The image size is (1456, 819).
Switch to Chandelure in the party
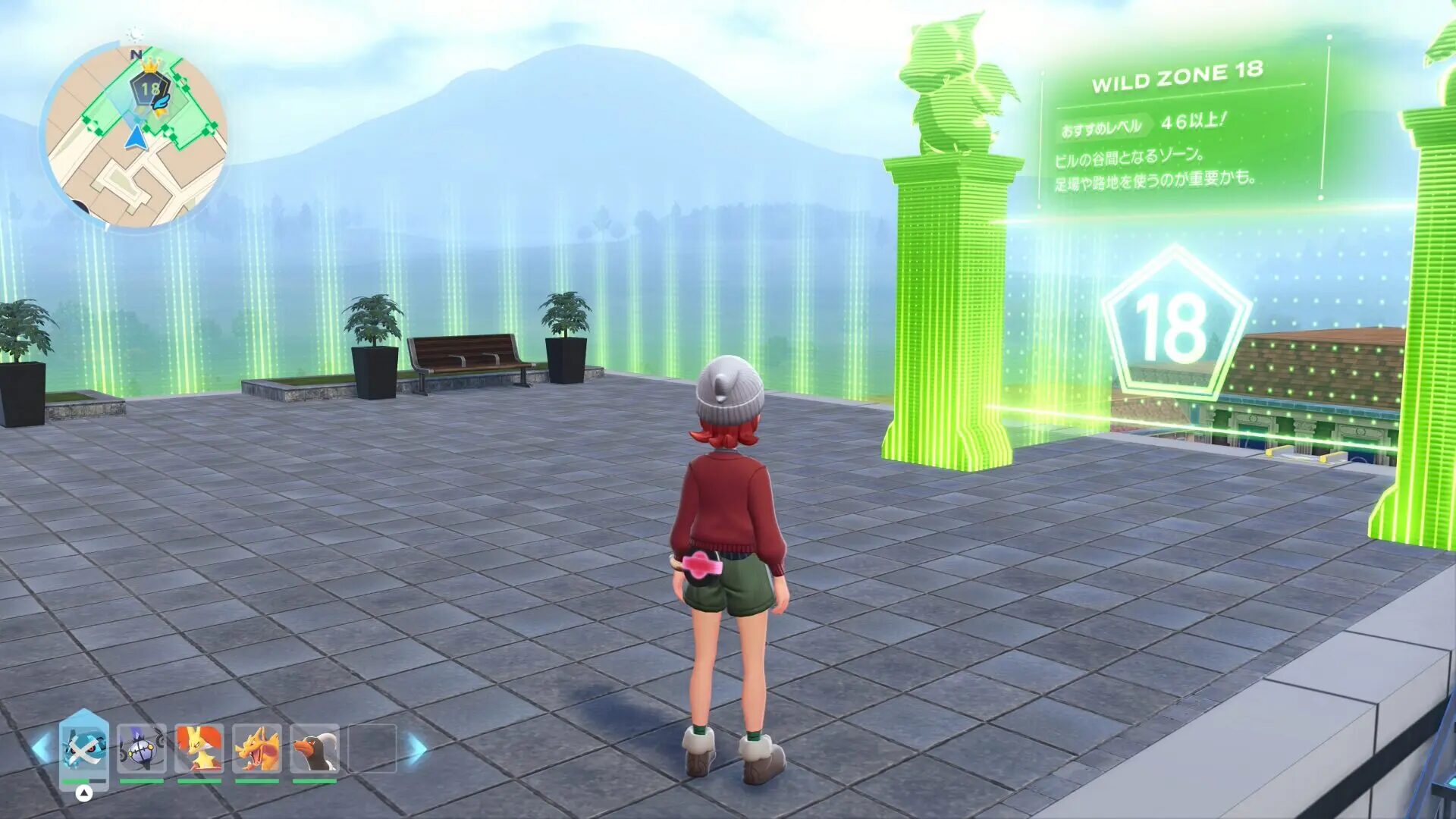pos(142,748)
